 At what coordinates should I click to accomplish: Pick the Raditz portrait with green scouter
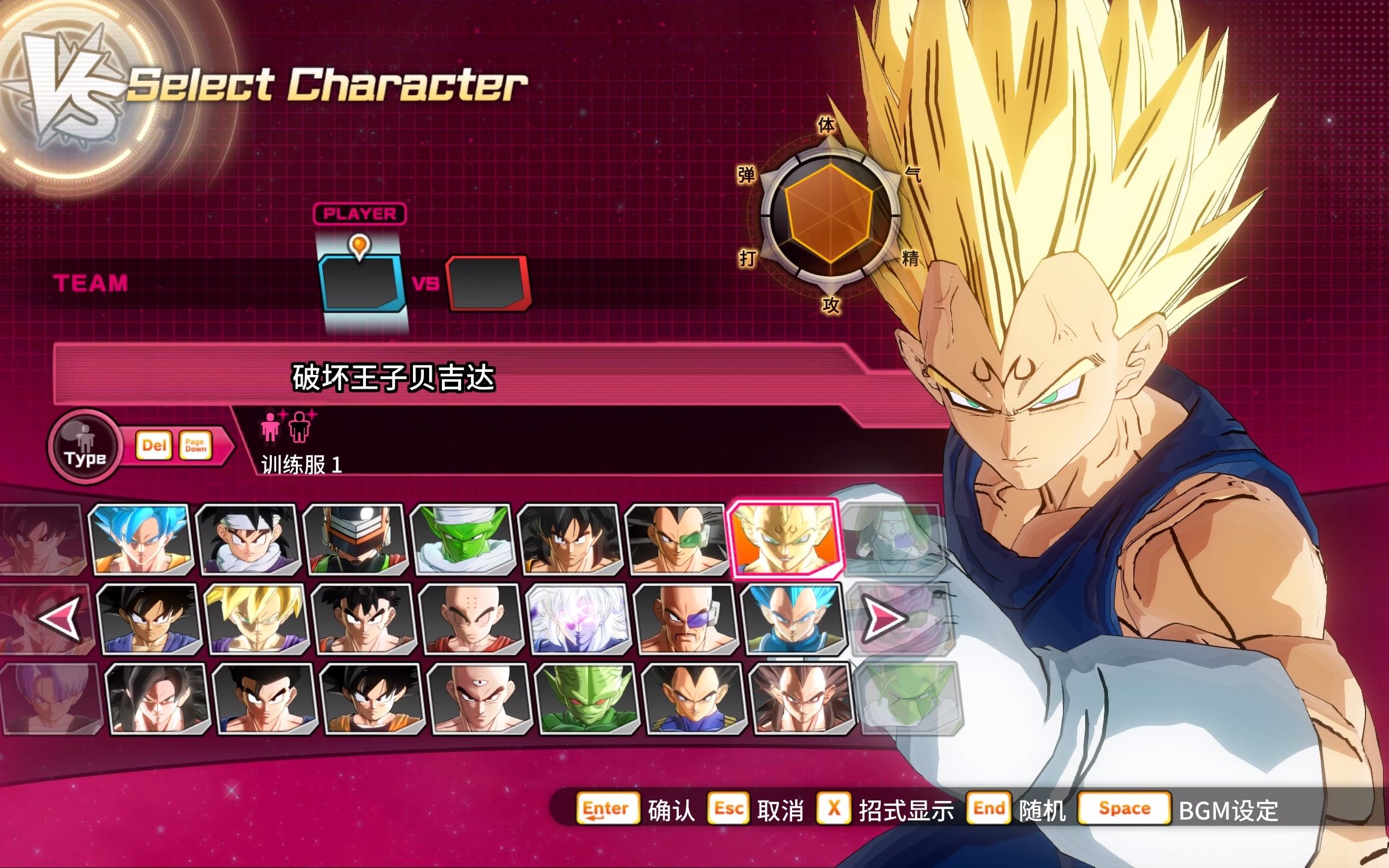676,539
